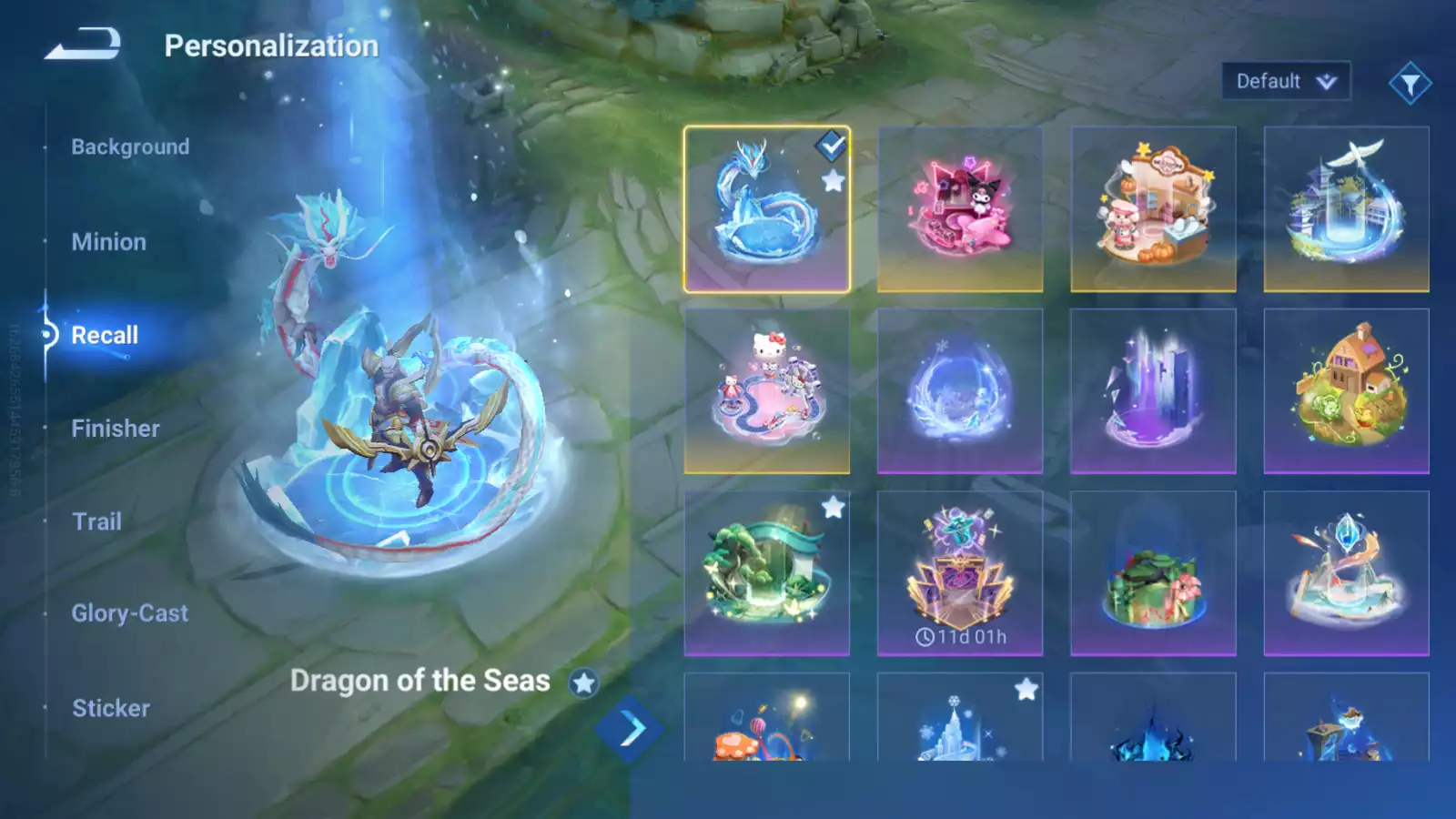Switch to the Background tab

click(129, 147)
